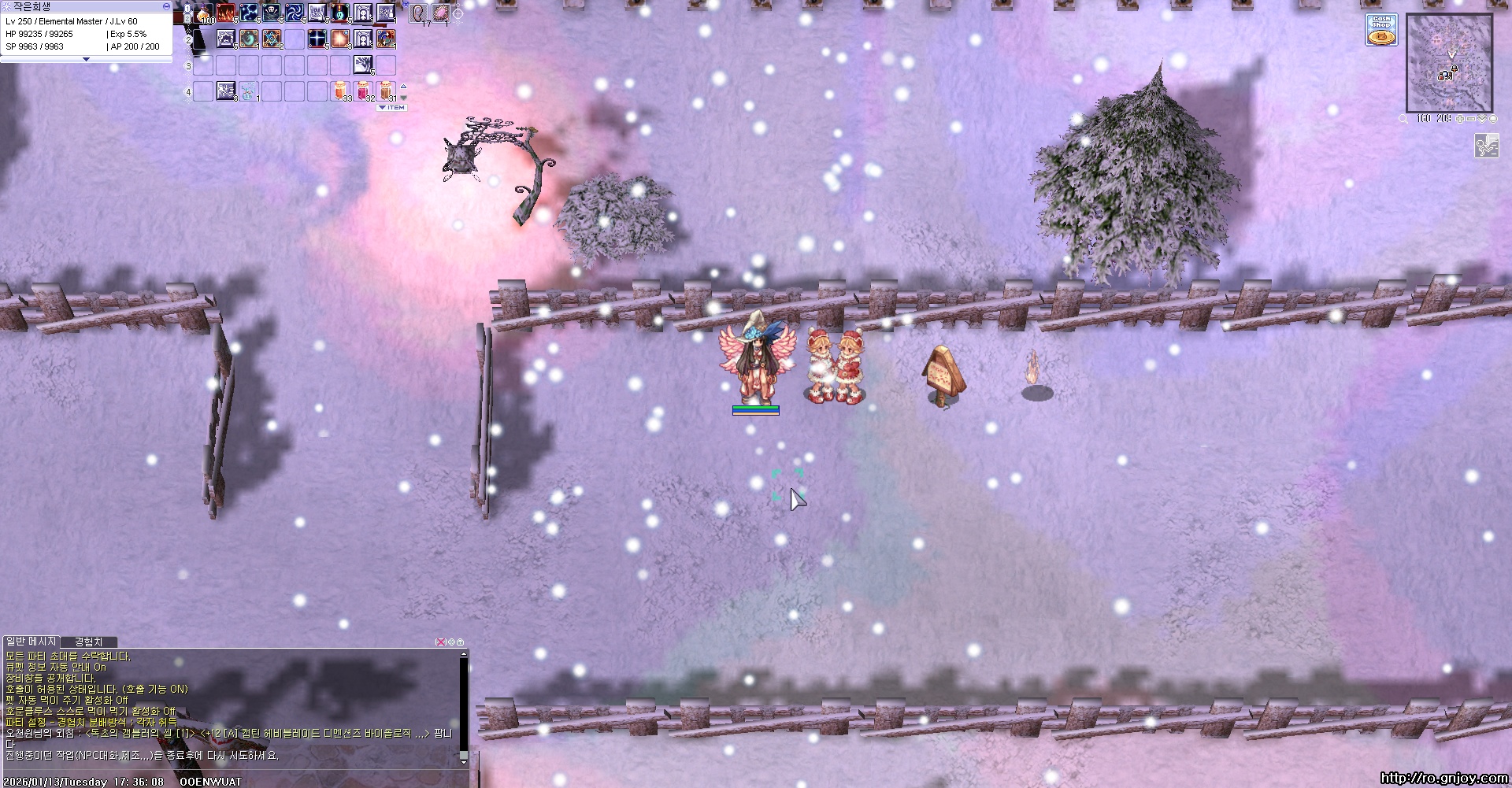Open the running figure navigation icon
This screenshot has height=788, width=1512.
tap(1486, 146)
